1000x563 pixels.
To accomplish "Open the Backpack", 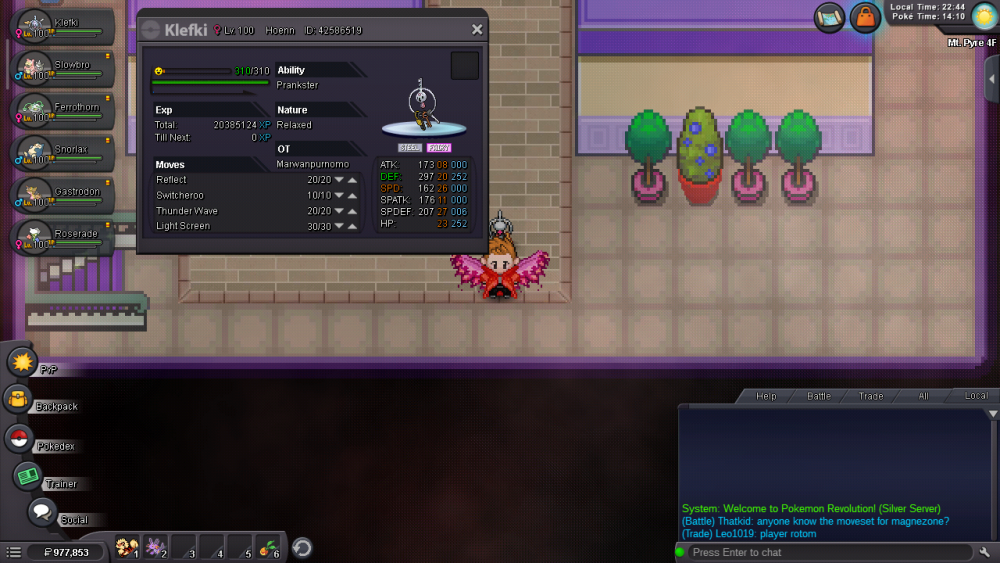I will [x=18, y=400].
